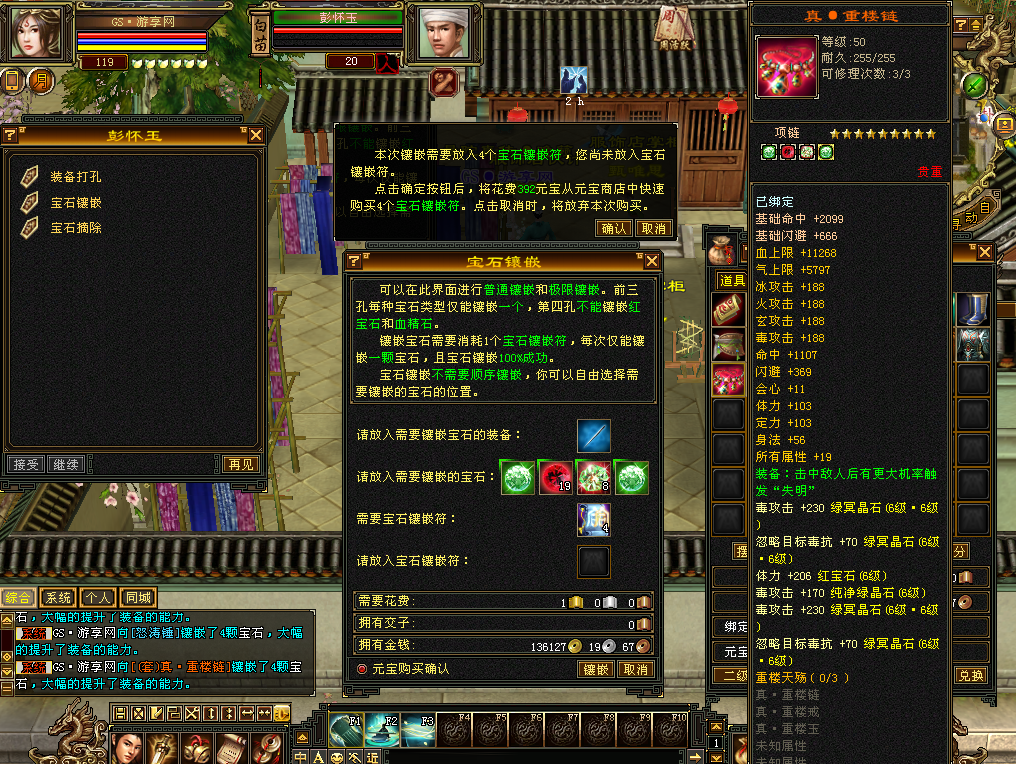Open help for the 宝石镶嵌 window

point(354,261)
